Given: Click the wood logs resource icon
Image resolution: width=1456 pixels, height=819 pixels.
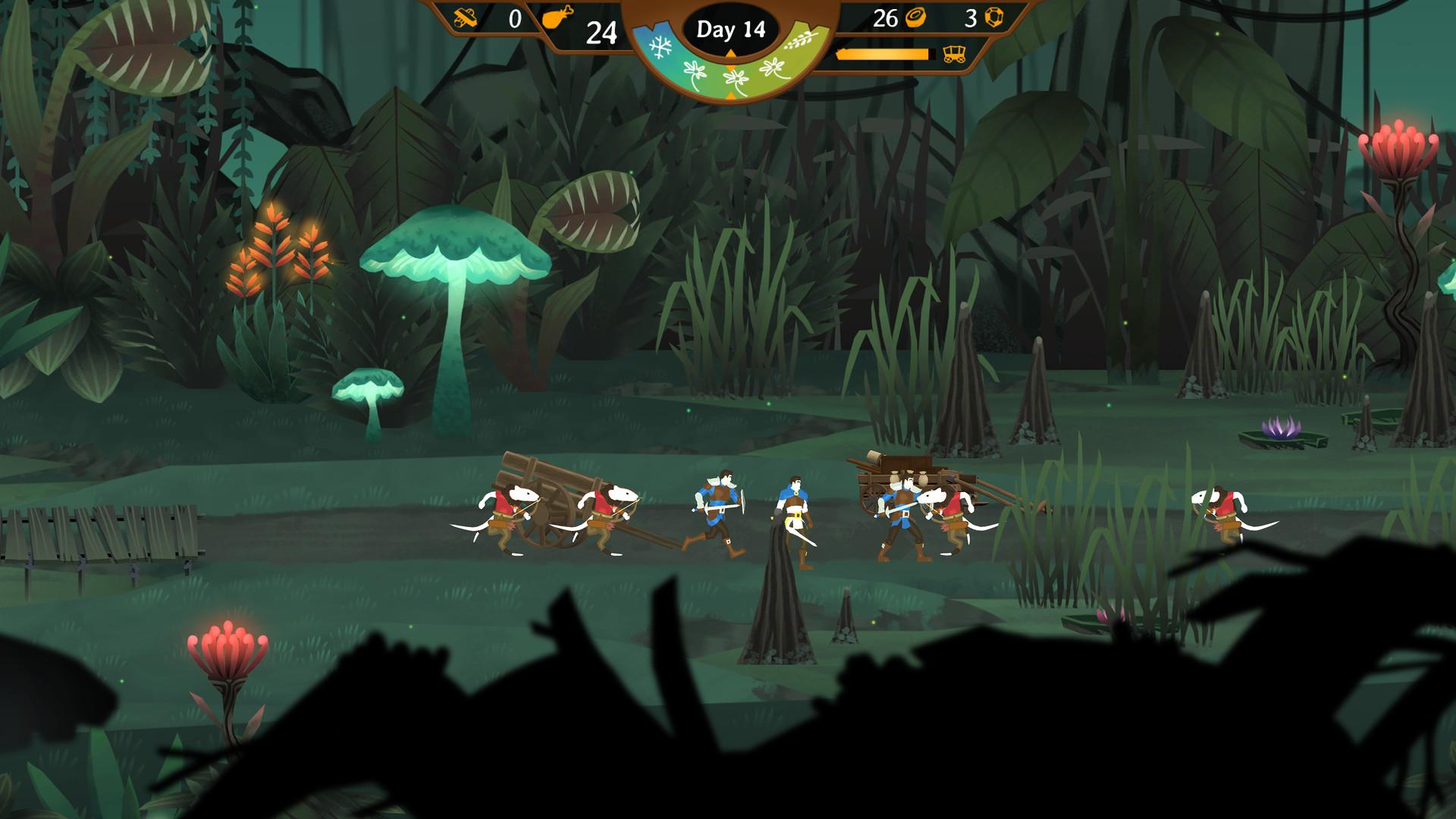Looking at the screenshot, I should [x=465, y=17].
